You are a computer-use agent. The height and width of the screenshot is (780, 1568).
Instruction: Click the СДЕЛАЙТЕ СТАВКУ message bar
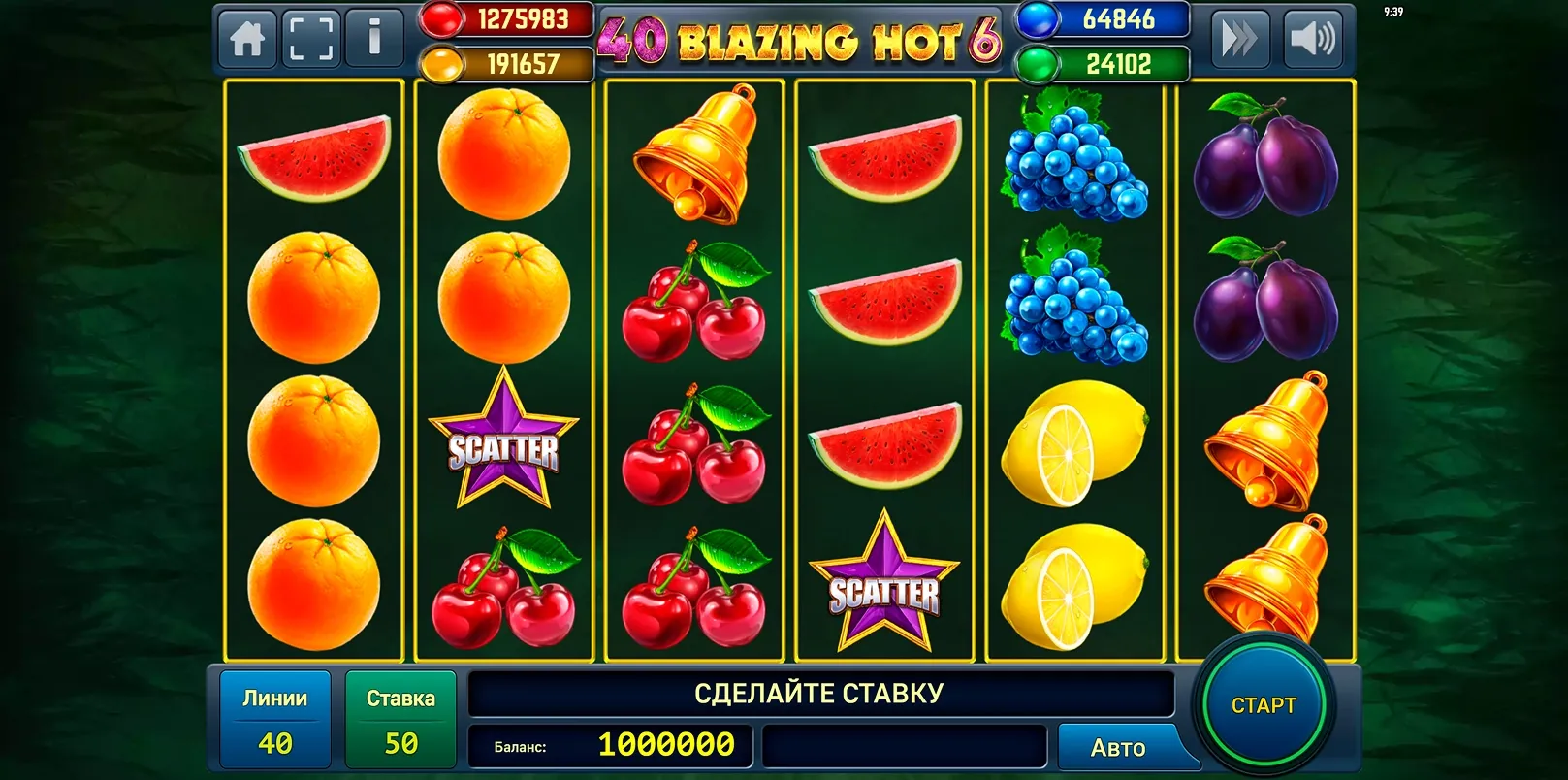click(x=819, y=693)
